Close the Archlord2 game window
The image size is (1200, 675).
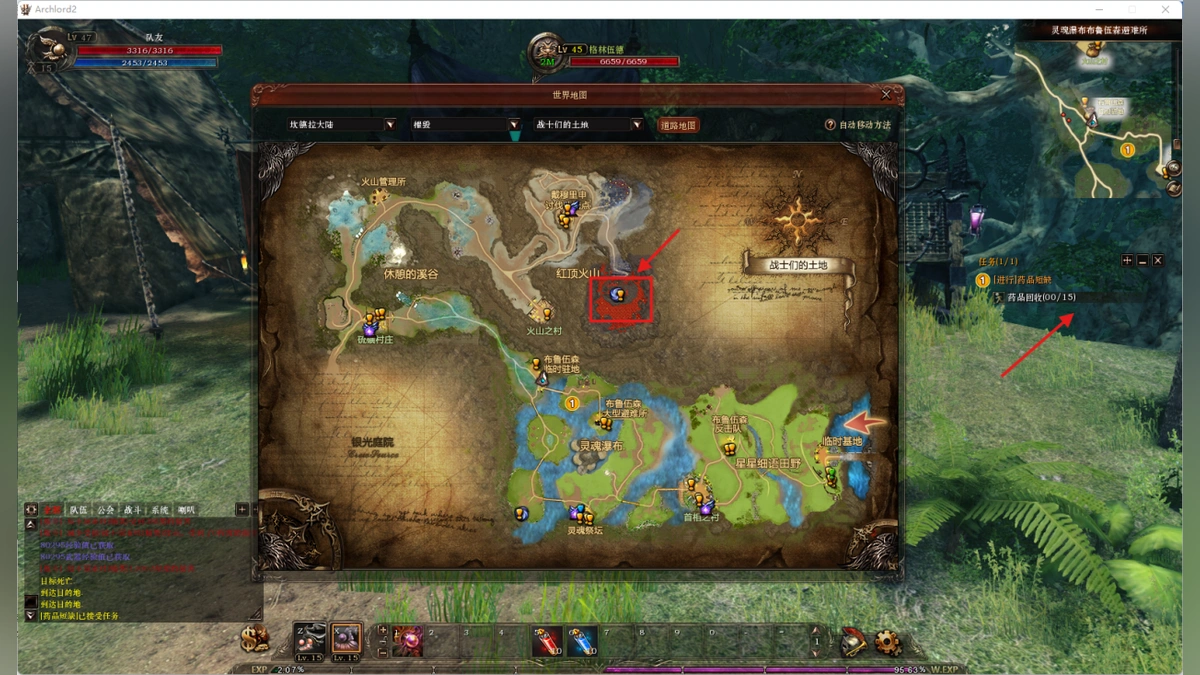coord(1166,9)
